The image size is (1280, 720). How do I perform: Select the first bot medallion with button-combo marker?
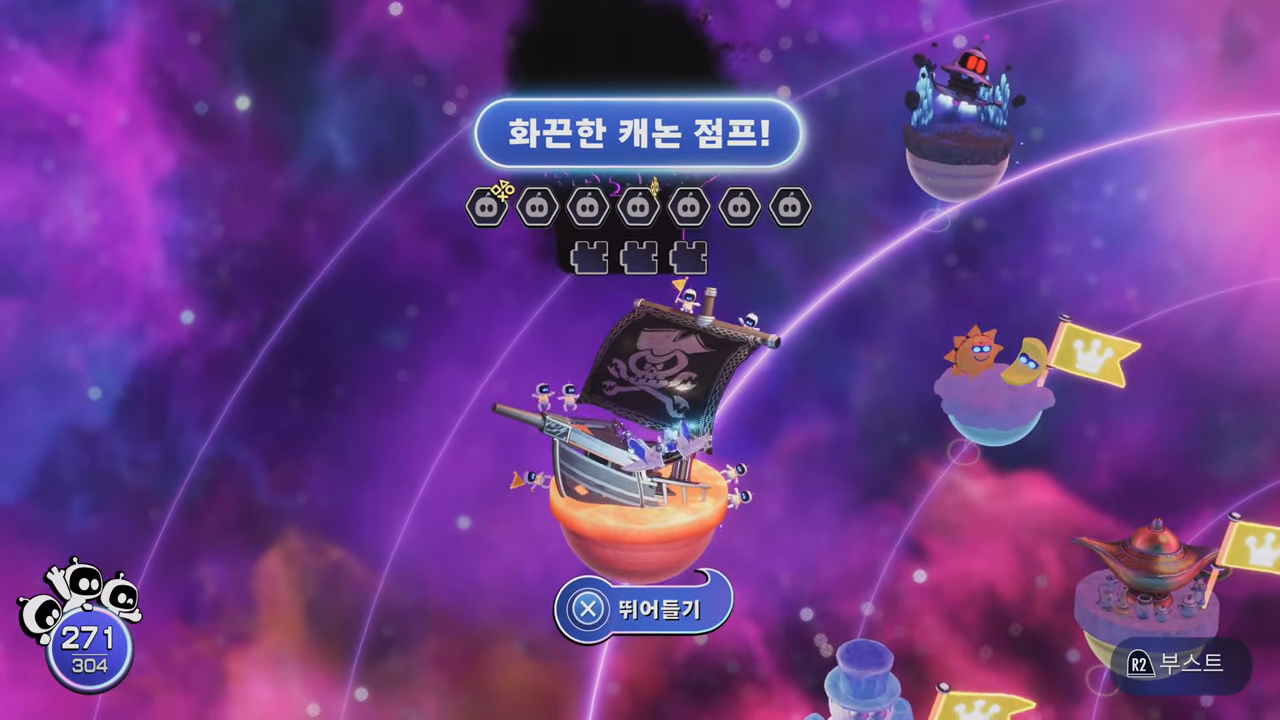(487, 207)
